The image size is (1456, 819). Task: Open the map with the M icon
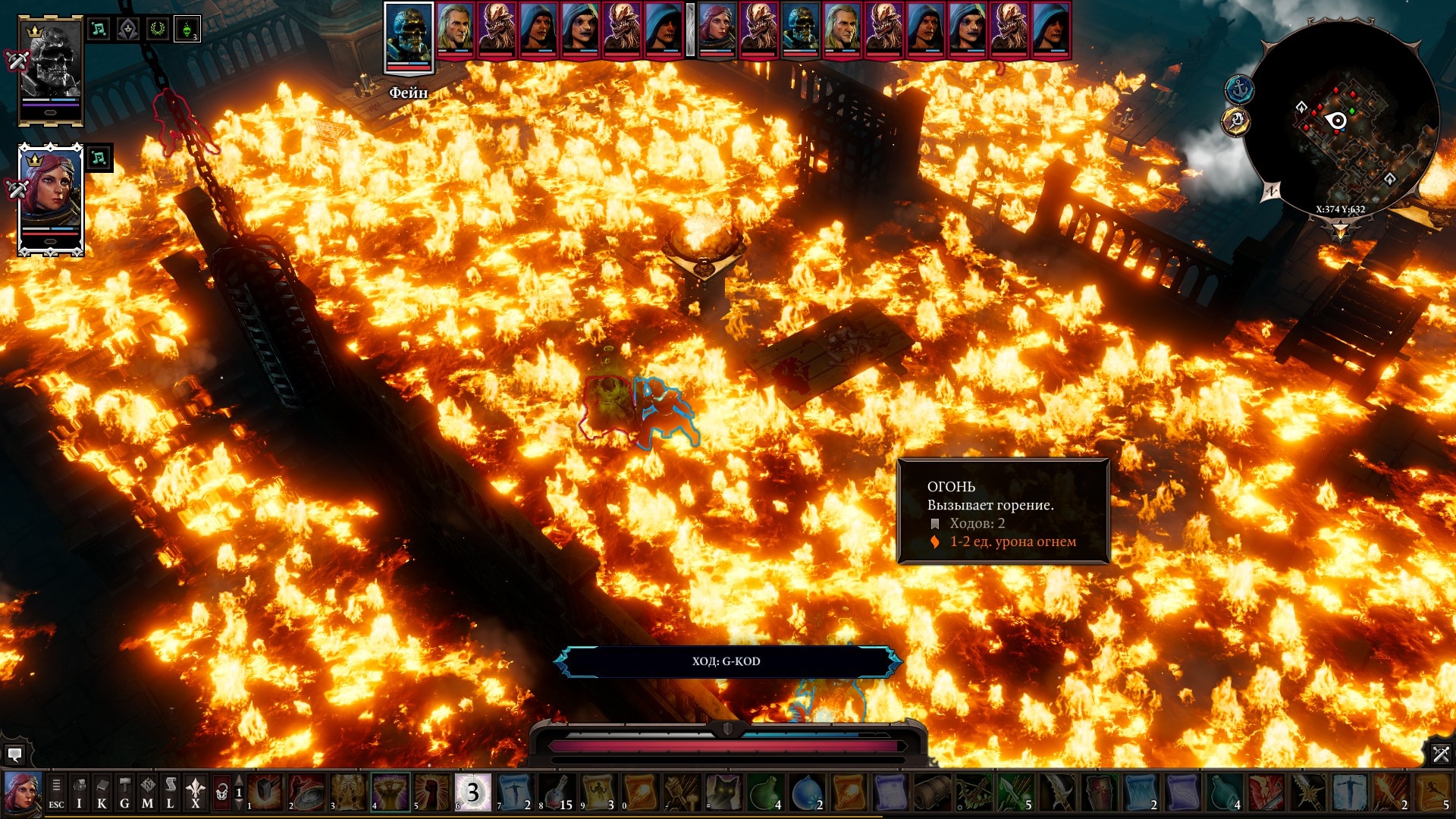146,786
